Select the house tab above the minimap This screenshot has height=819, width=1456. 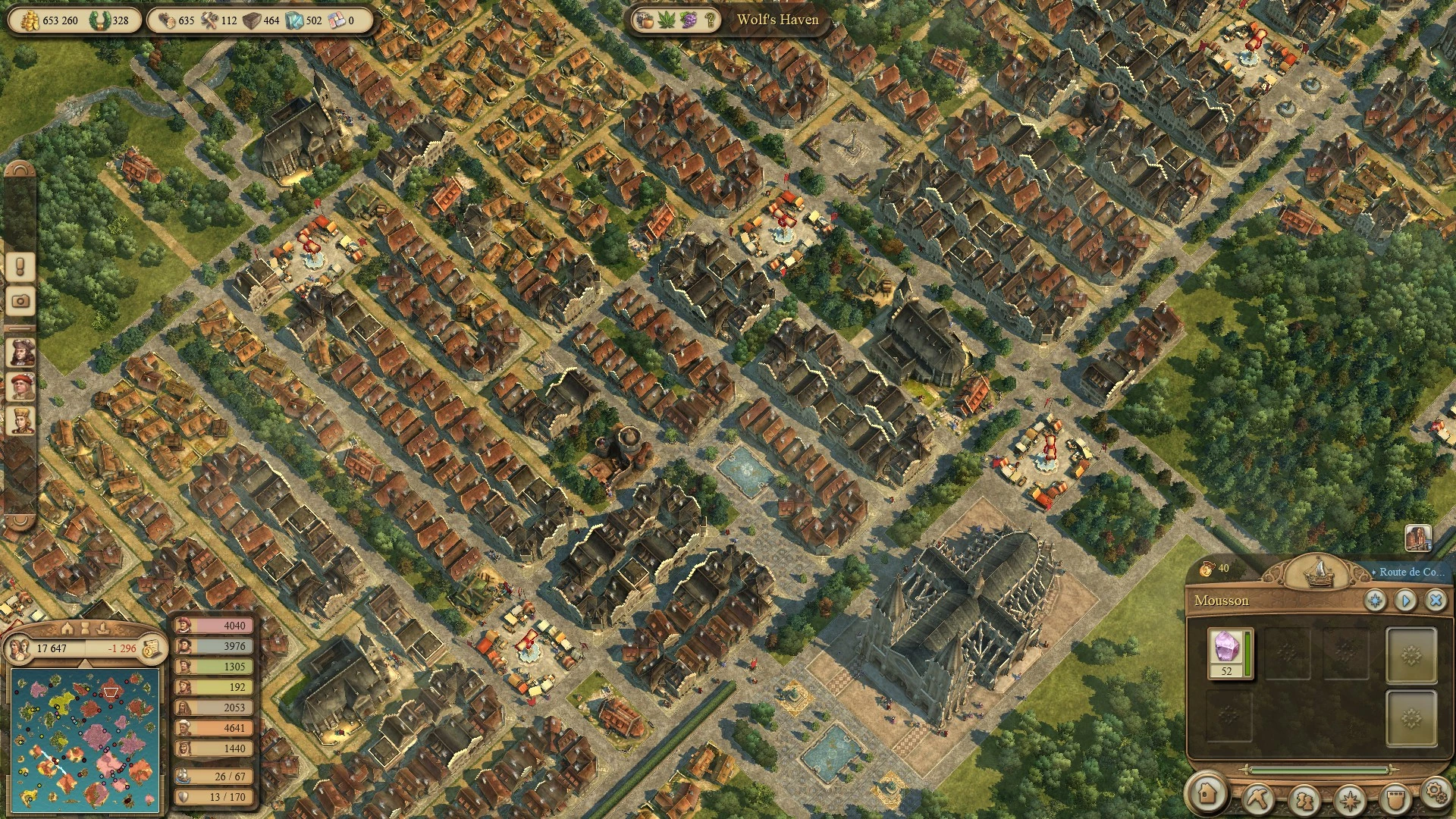(x=67, y=629)
